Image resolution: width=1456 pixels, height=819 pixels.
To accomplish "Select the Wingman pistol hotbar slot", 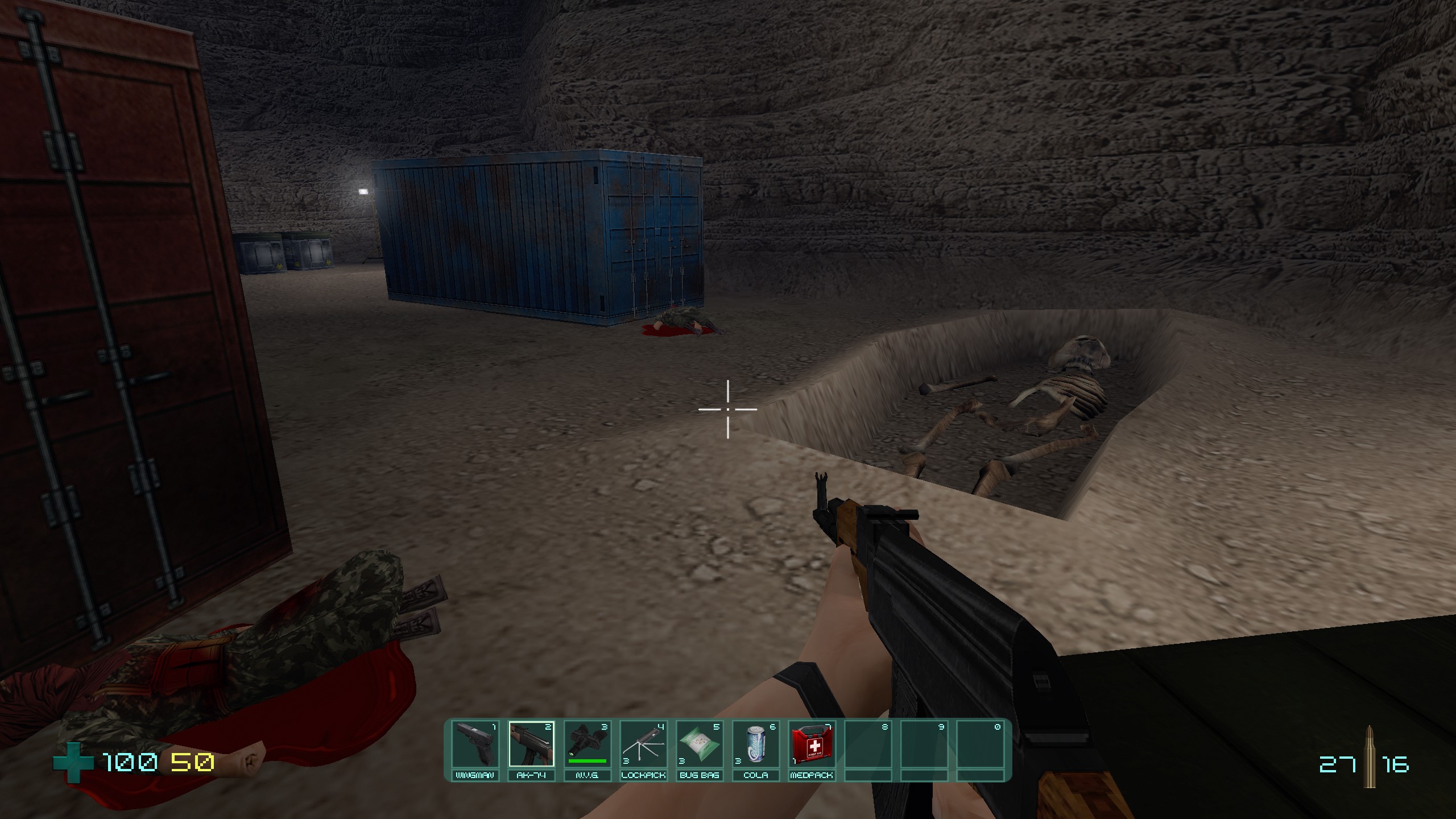I will (475, 745).
